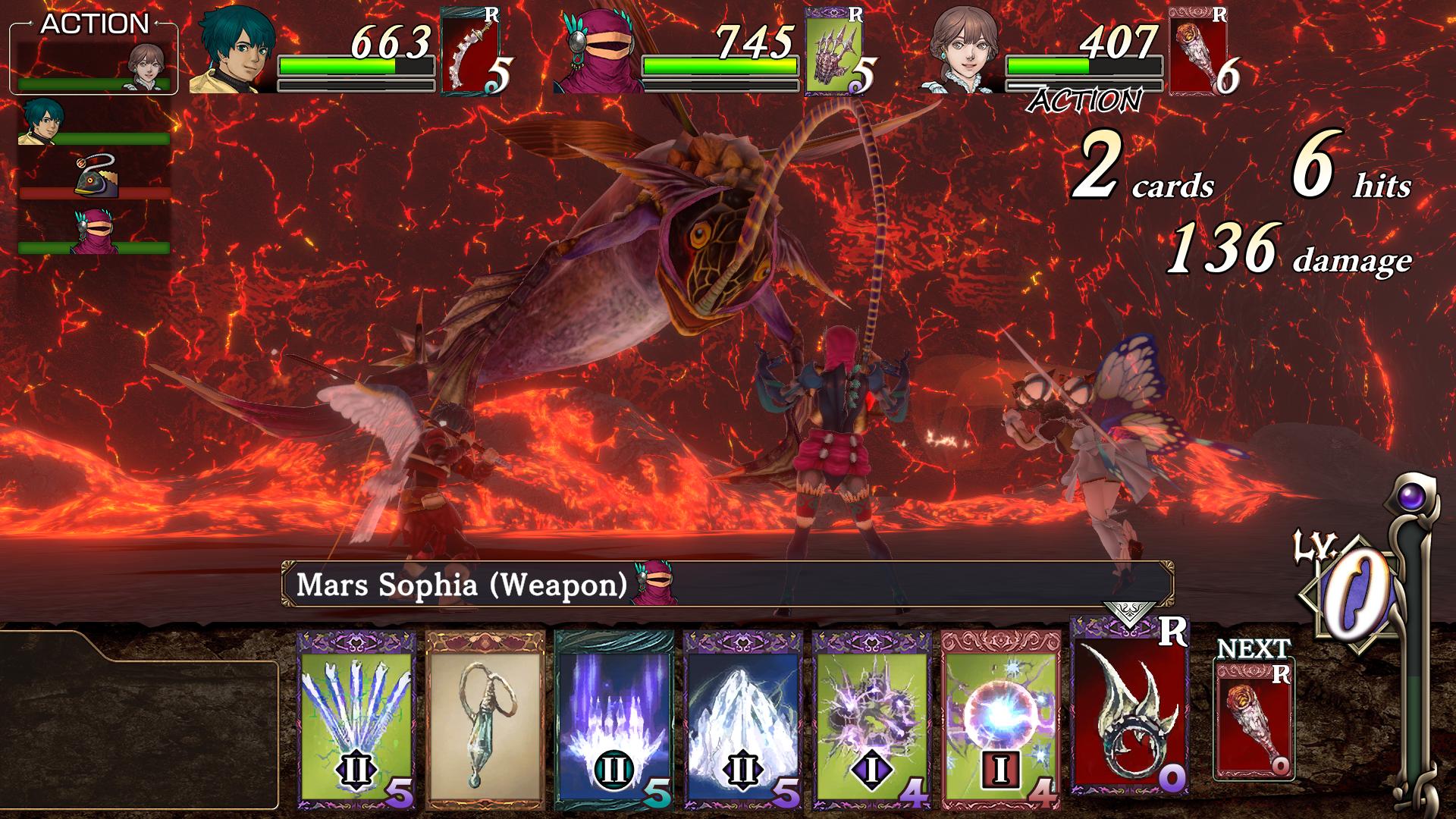Click the top-right flame mace weapon card
Screen dimensions: 1456x819
(1198, 51)
